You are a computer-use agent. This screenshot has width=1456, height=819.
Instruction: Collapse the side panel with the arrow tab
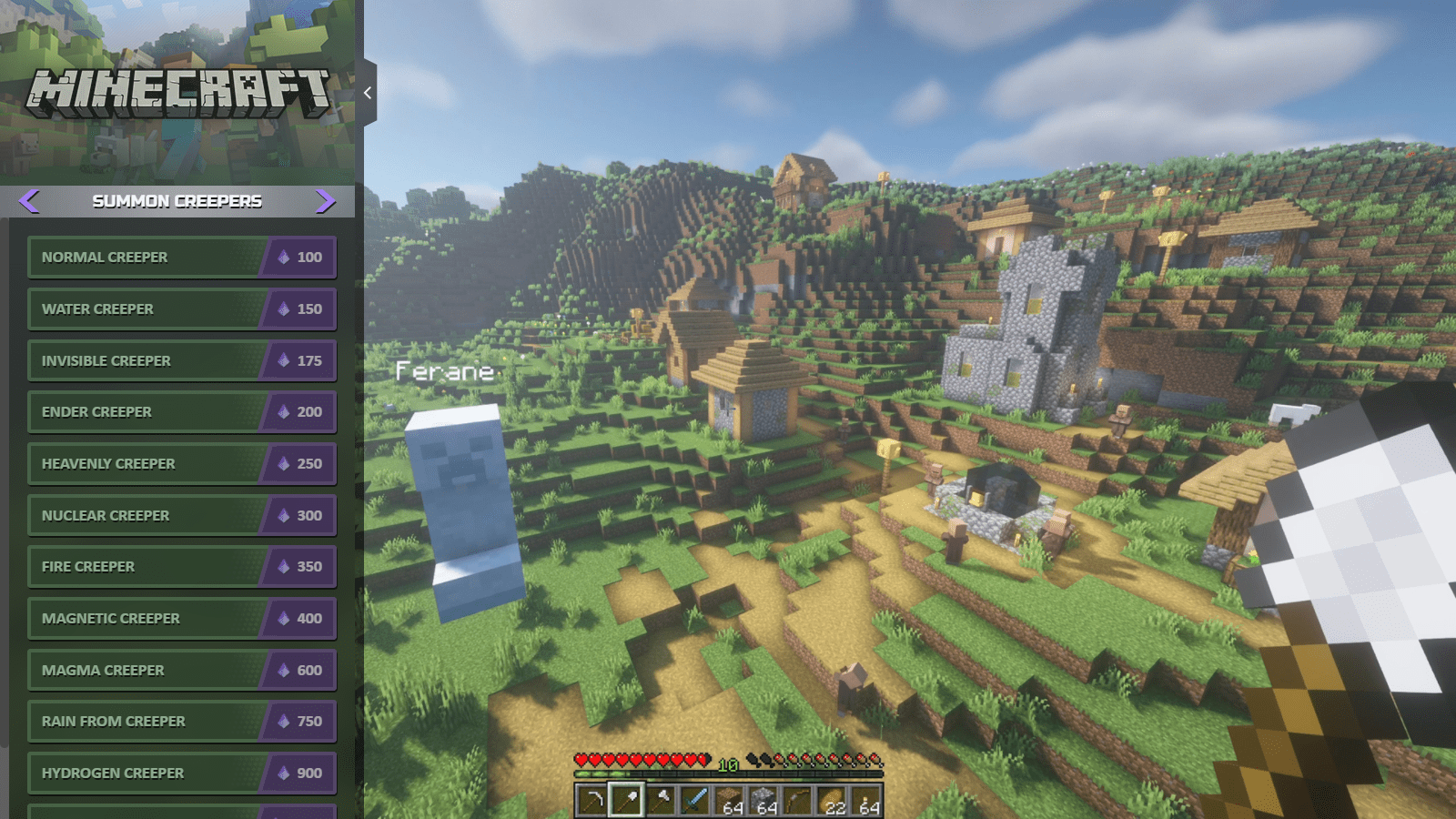pyautogui.click(x=368, y=93)
